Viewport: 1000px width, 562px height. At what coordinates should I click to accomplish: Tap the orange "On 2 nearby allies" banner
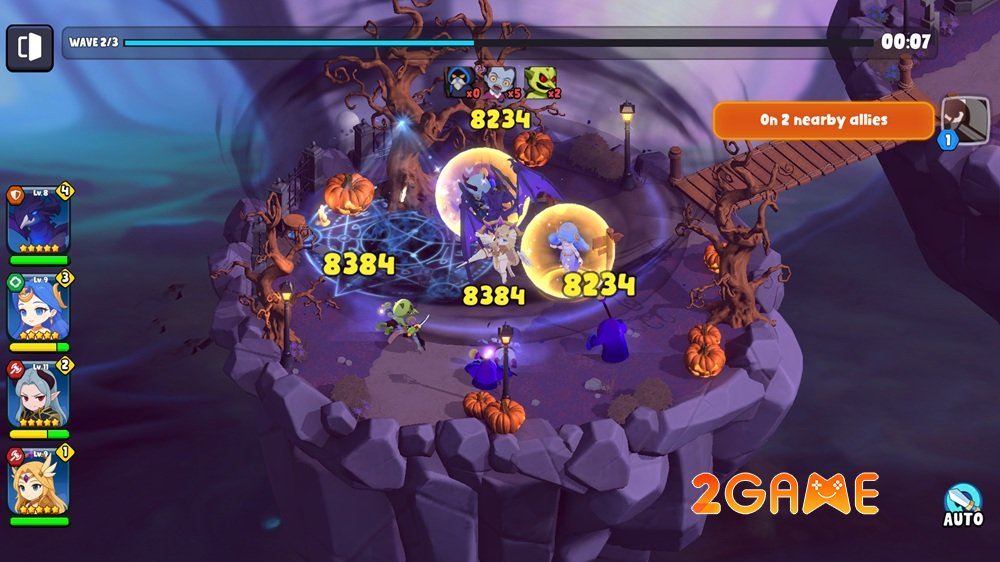[x=823, y=120]
